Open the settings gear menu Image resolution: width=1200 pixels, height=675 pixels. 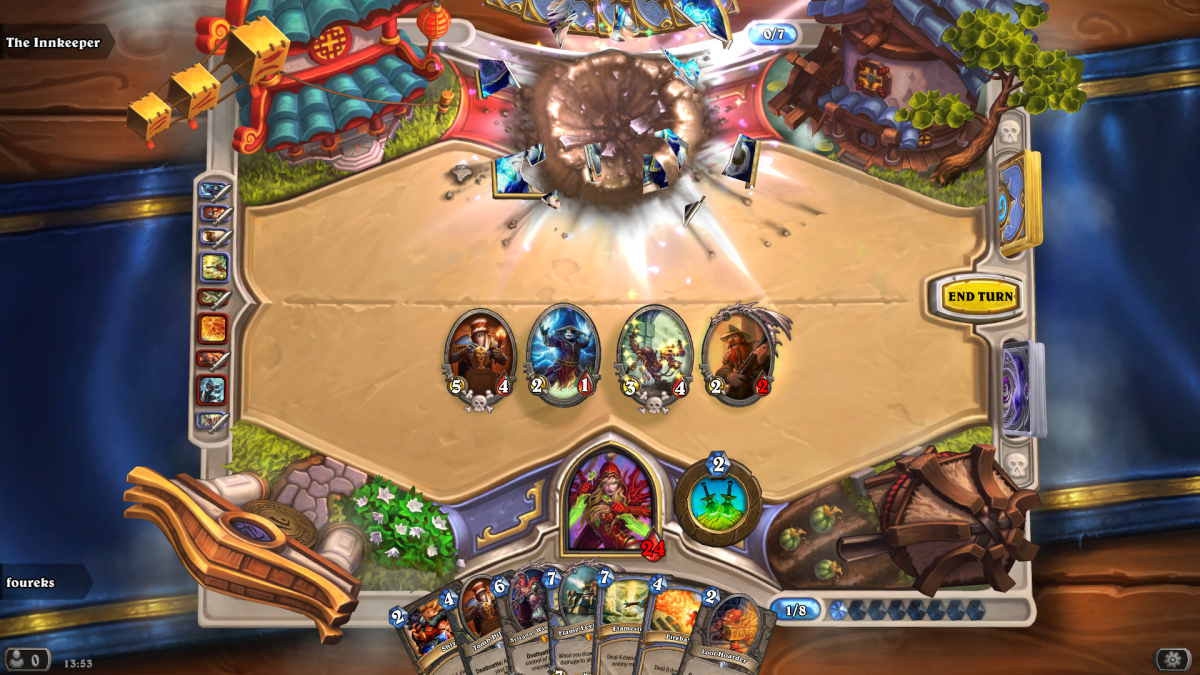pos(1172,659)
